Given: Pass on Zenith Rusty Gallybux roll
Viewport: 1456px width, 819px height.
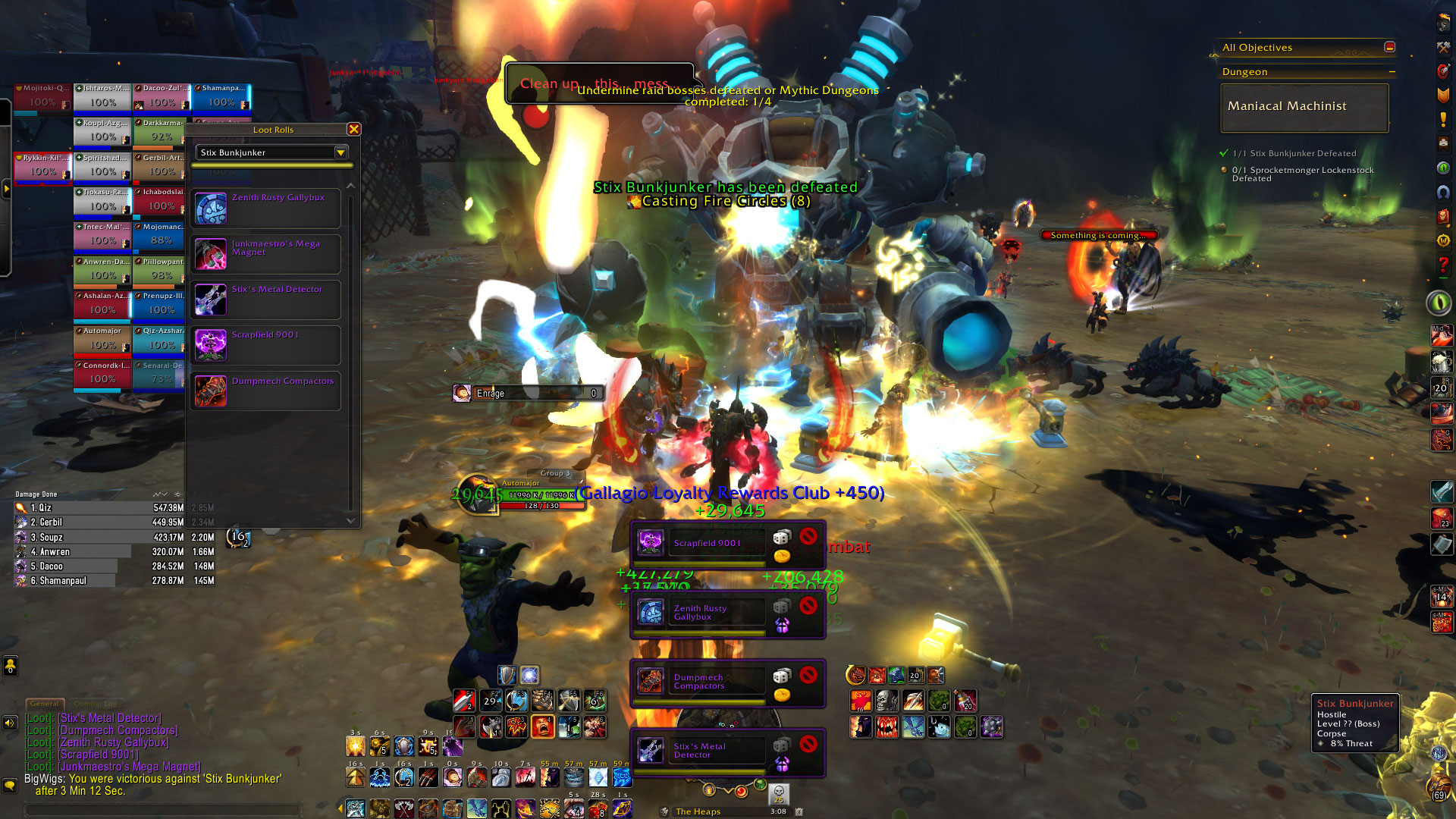Looking at the screenshot, I should tap(808, 605).
